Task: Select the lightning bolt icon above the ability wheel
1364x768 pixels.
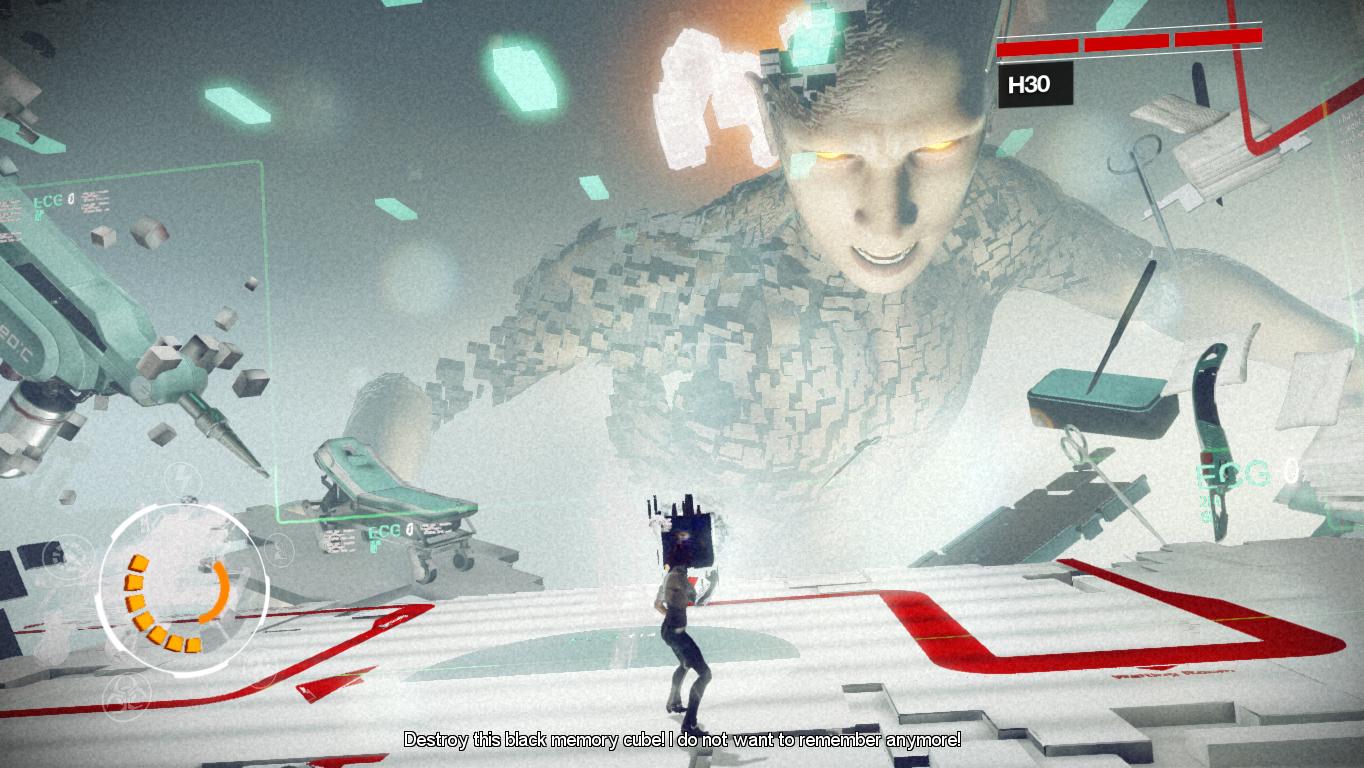Action: pos(183,477)
